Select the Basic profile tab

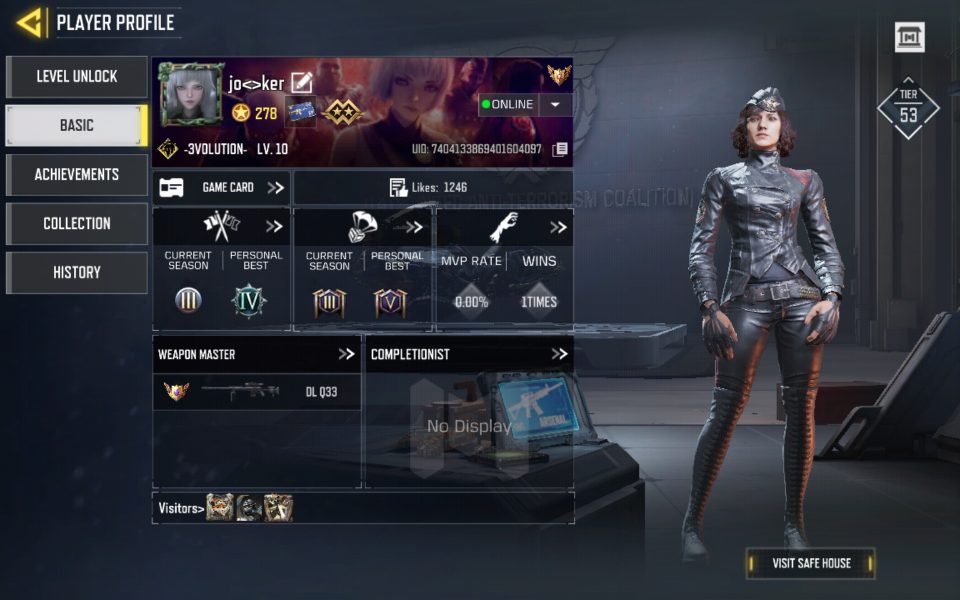click(x=77, y=125)
